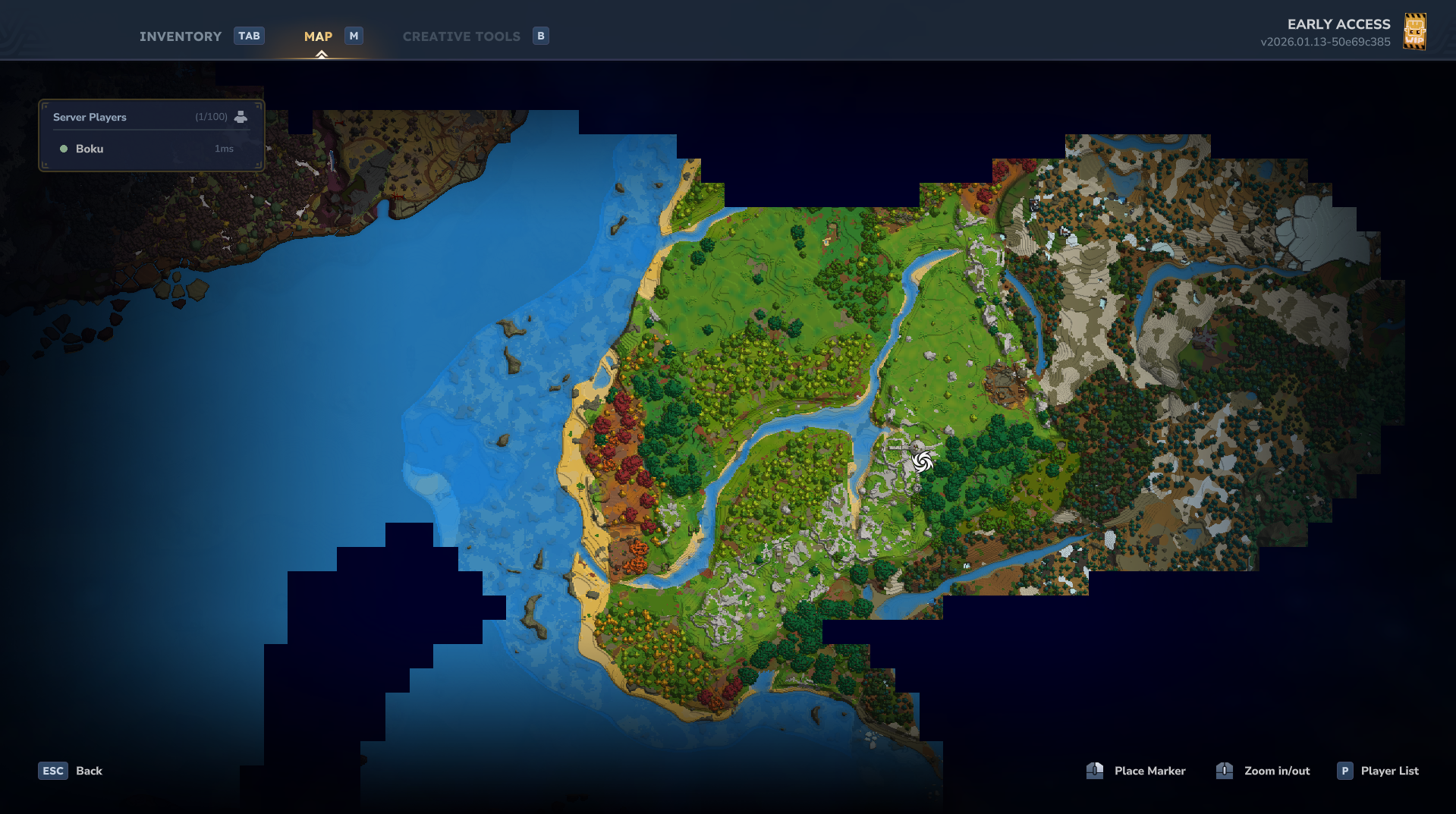Select the Map tab
Image resolution: width=1456 pixels, height=814 pixels.
pos(318,36)
